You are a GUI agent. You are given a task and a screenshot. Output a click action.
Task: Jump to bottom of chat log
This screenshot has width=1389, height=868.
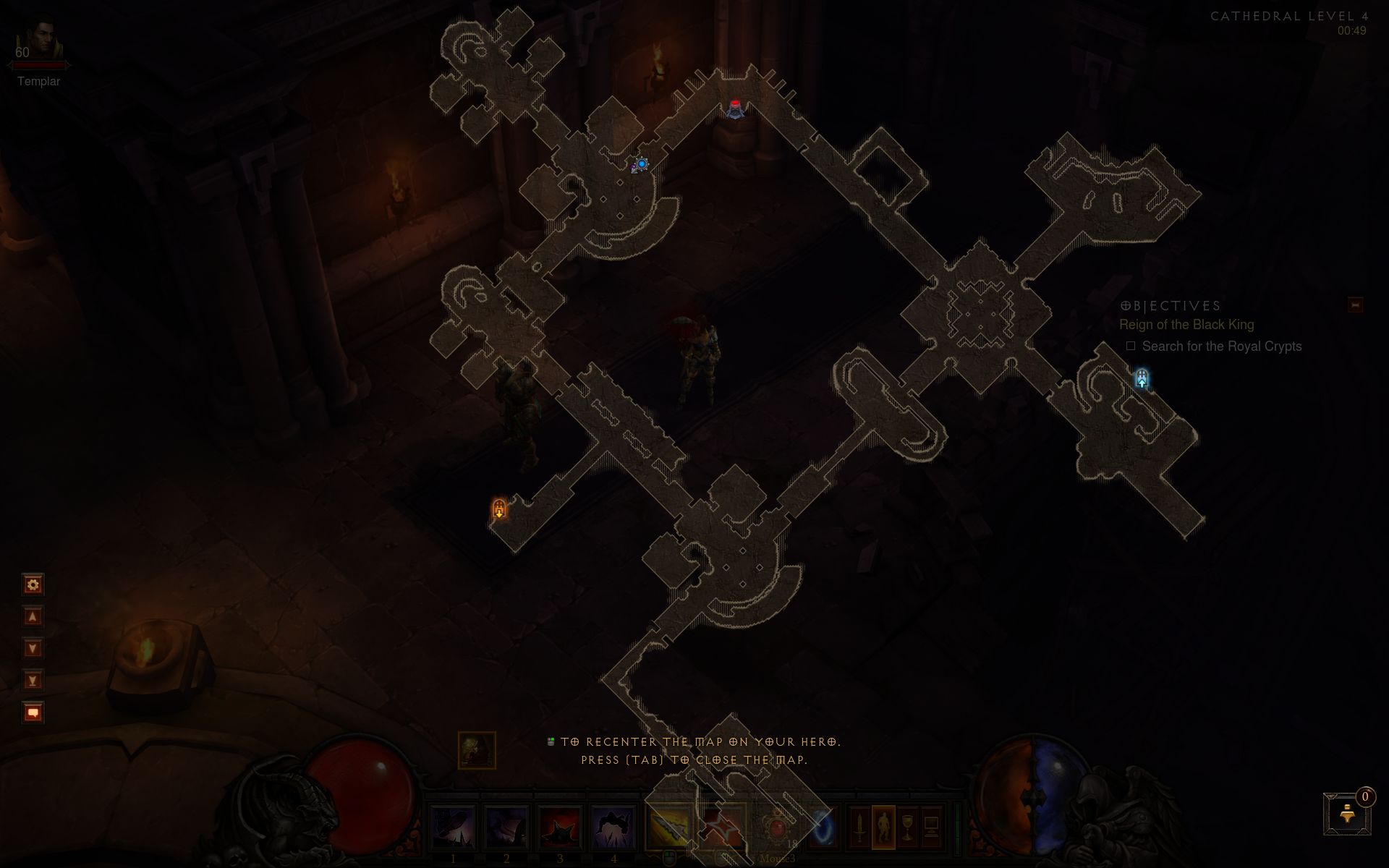tap(33, 680)
